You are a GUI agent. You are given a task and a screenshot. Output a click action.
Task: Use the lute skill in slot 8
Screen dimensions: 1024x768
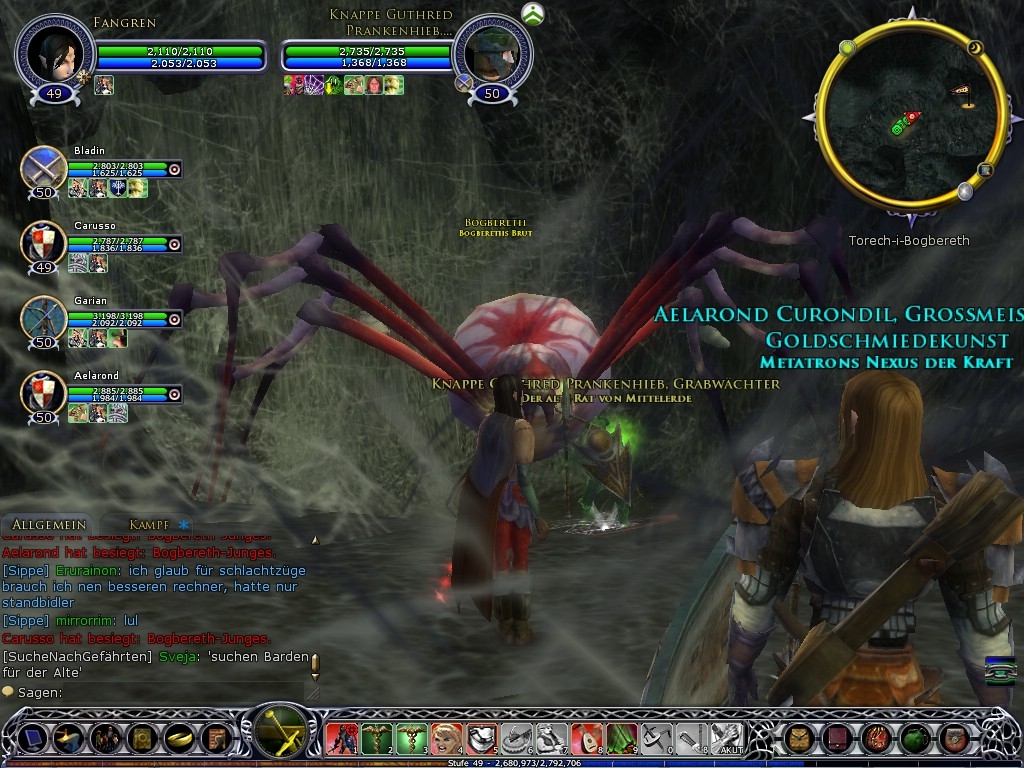587,738
